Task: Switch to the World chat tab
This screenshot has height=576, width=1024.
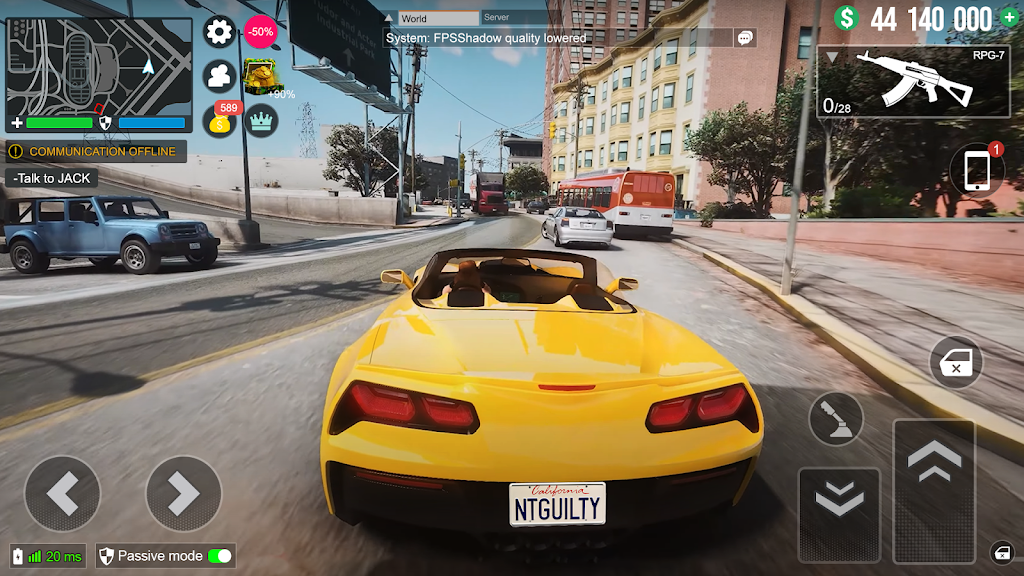Action: pyautogui.click(x=438, y=18)
